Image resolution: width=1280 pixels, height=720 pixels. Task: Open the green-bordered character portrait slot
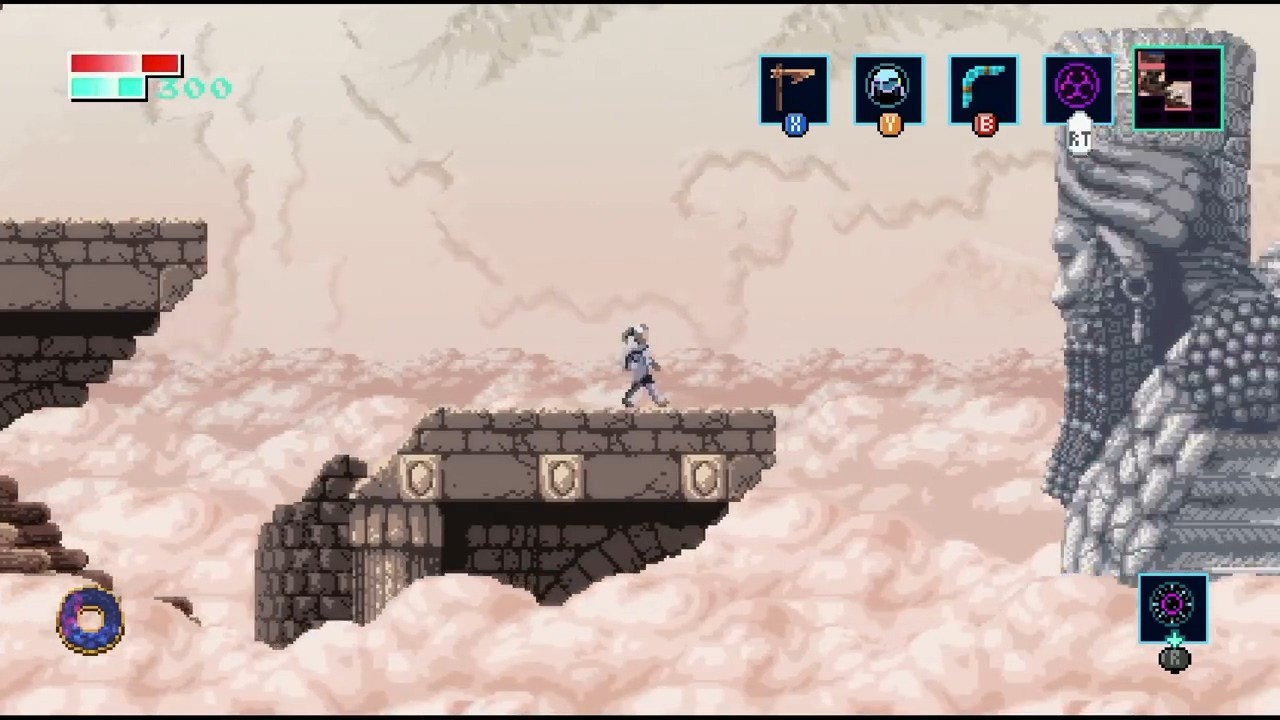pyautogui.click(x=1177, y=88)
